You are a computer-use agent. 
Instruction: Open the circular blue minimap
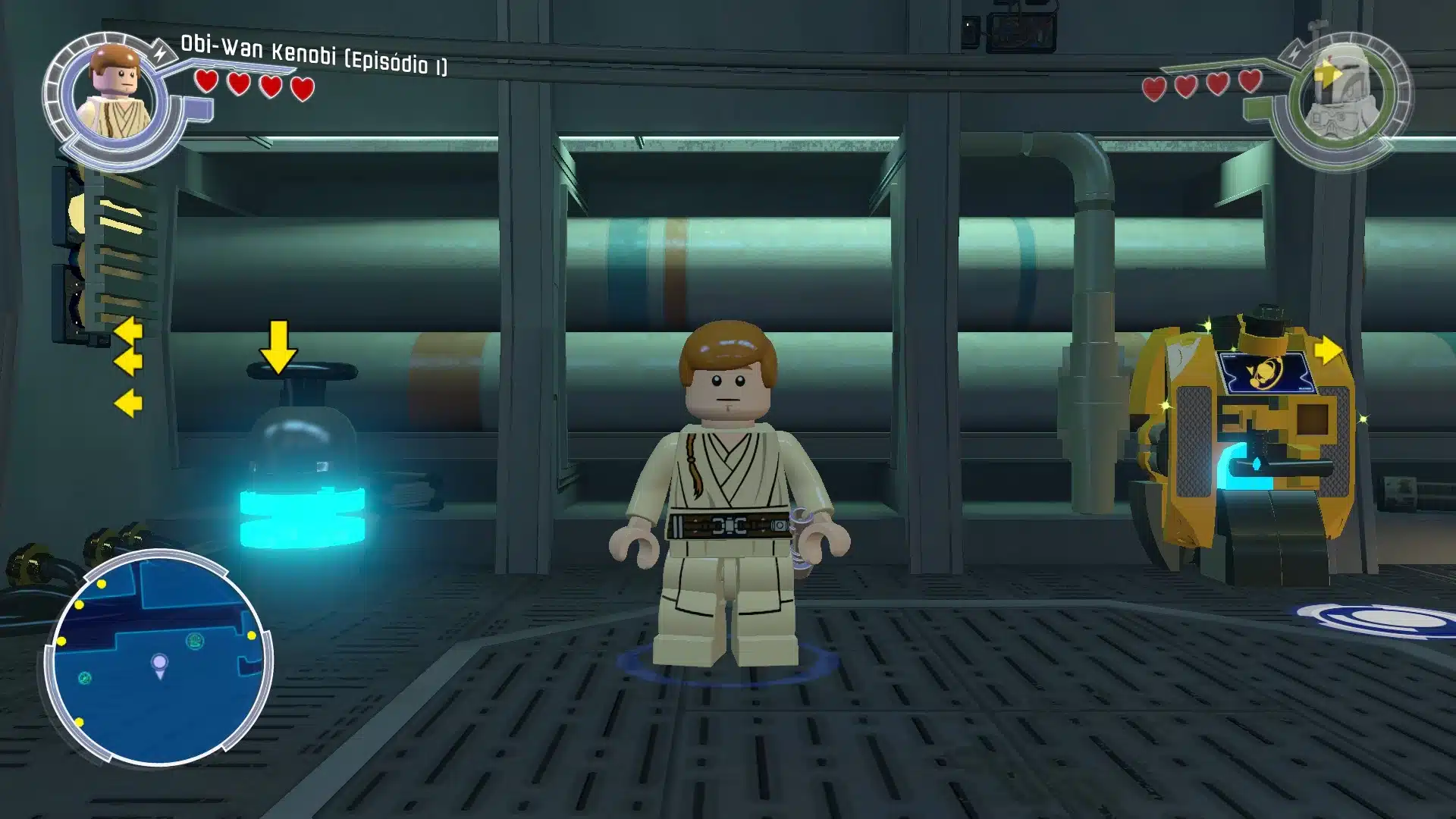158,657
